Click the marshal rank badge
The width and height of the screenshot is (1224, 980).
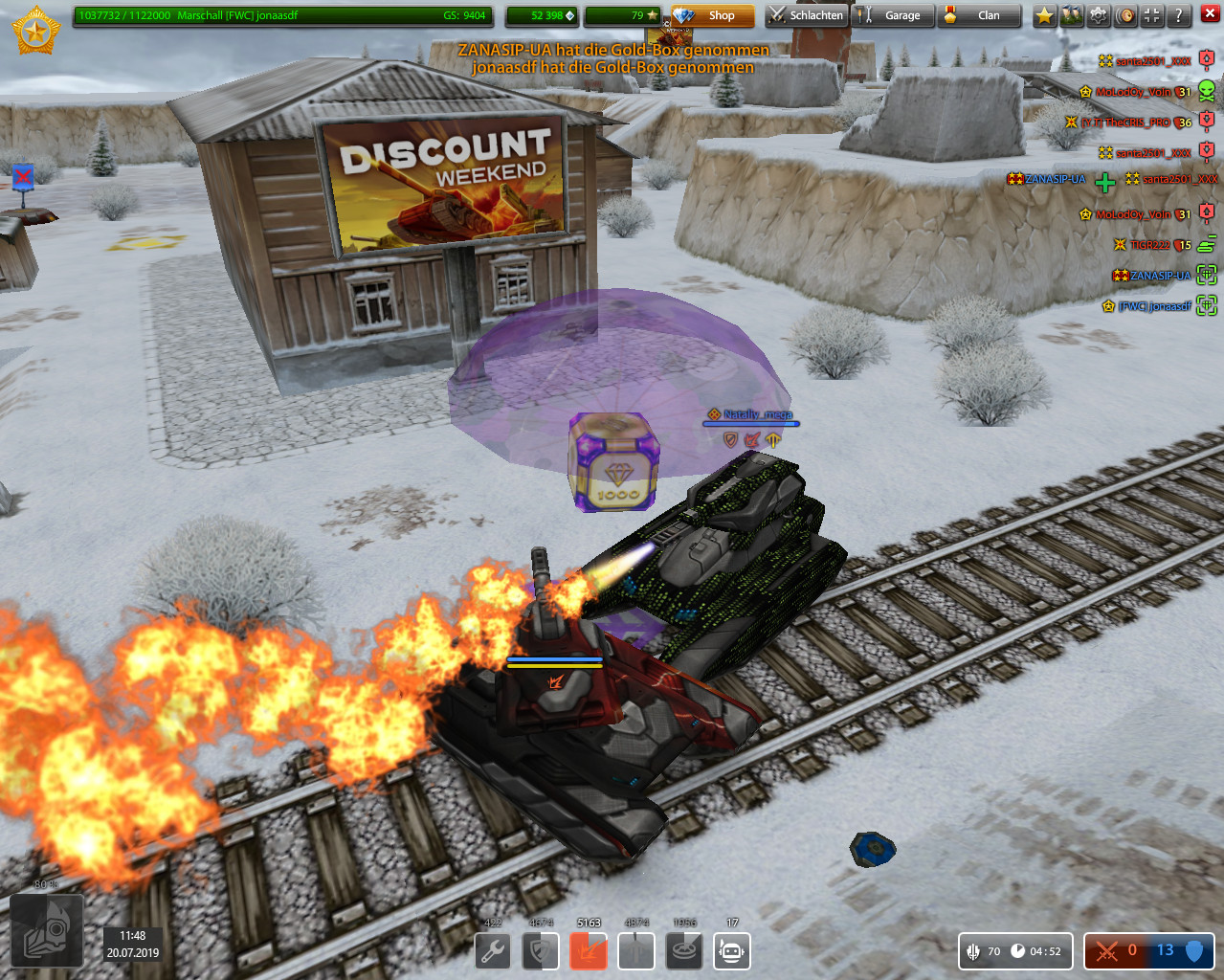[36, 31]
